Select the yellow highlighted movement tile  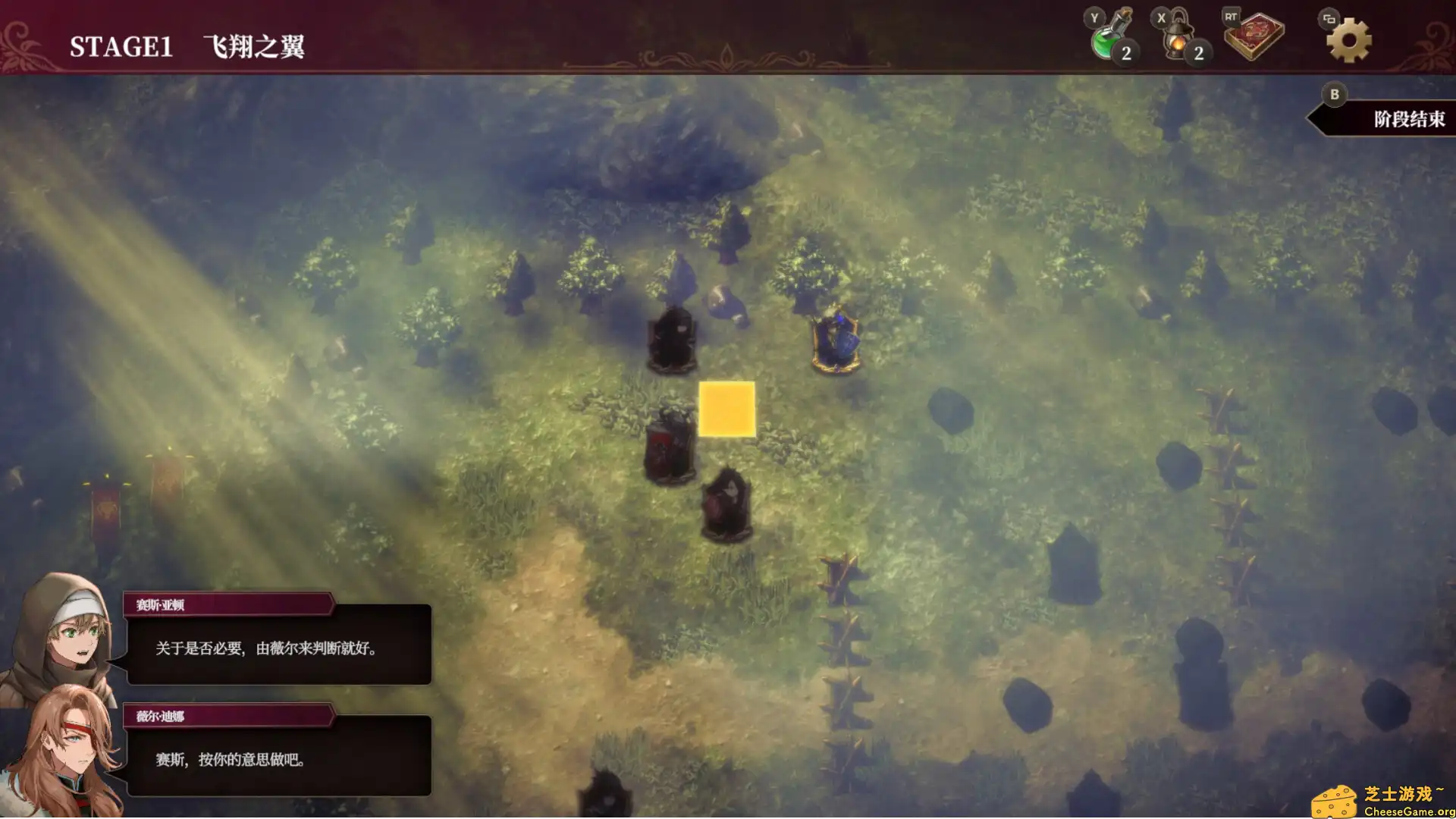pos(726,409)
